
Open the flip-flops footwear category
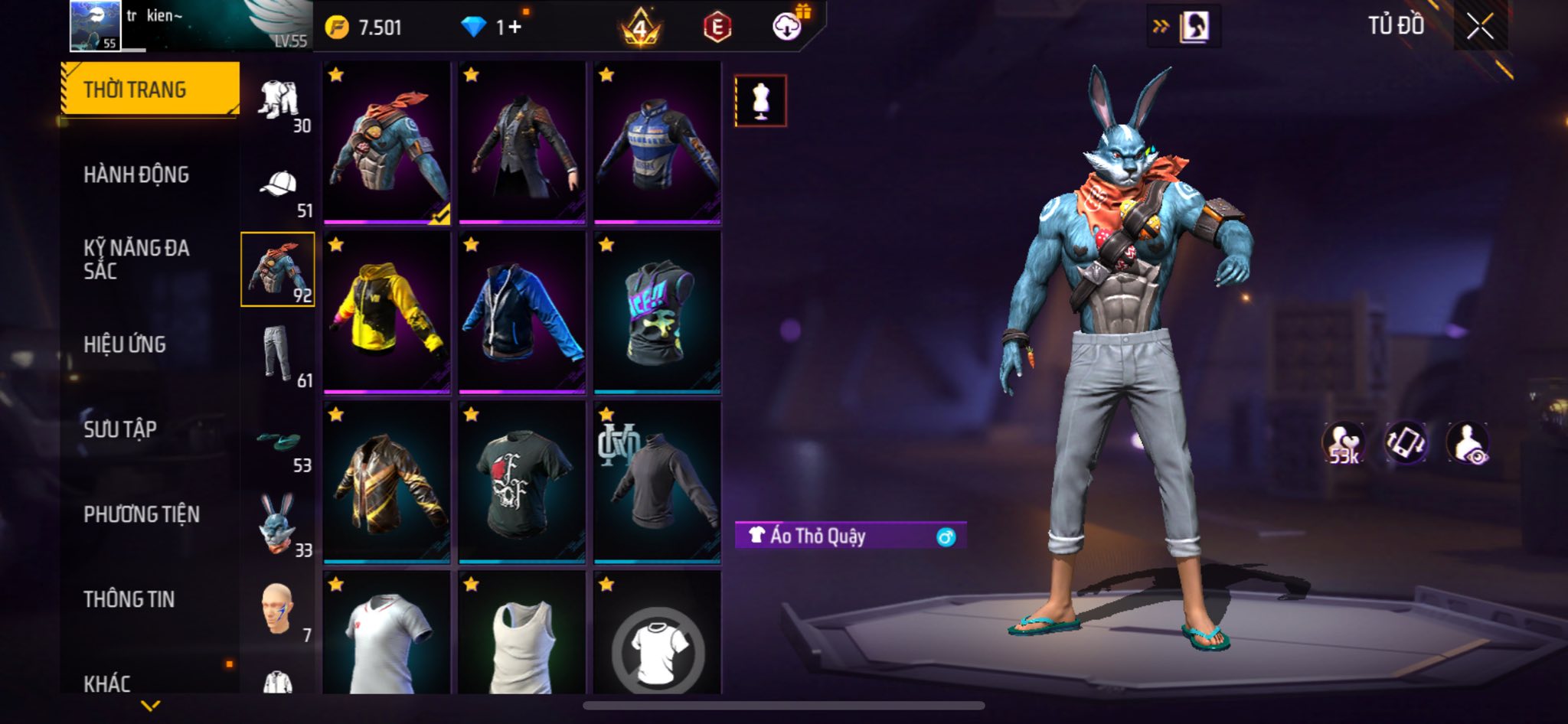[x=279, y=441]
